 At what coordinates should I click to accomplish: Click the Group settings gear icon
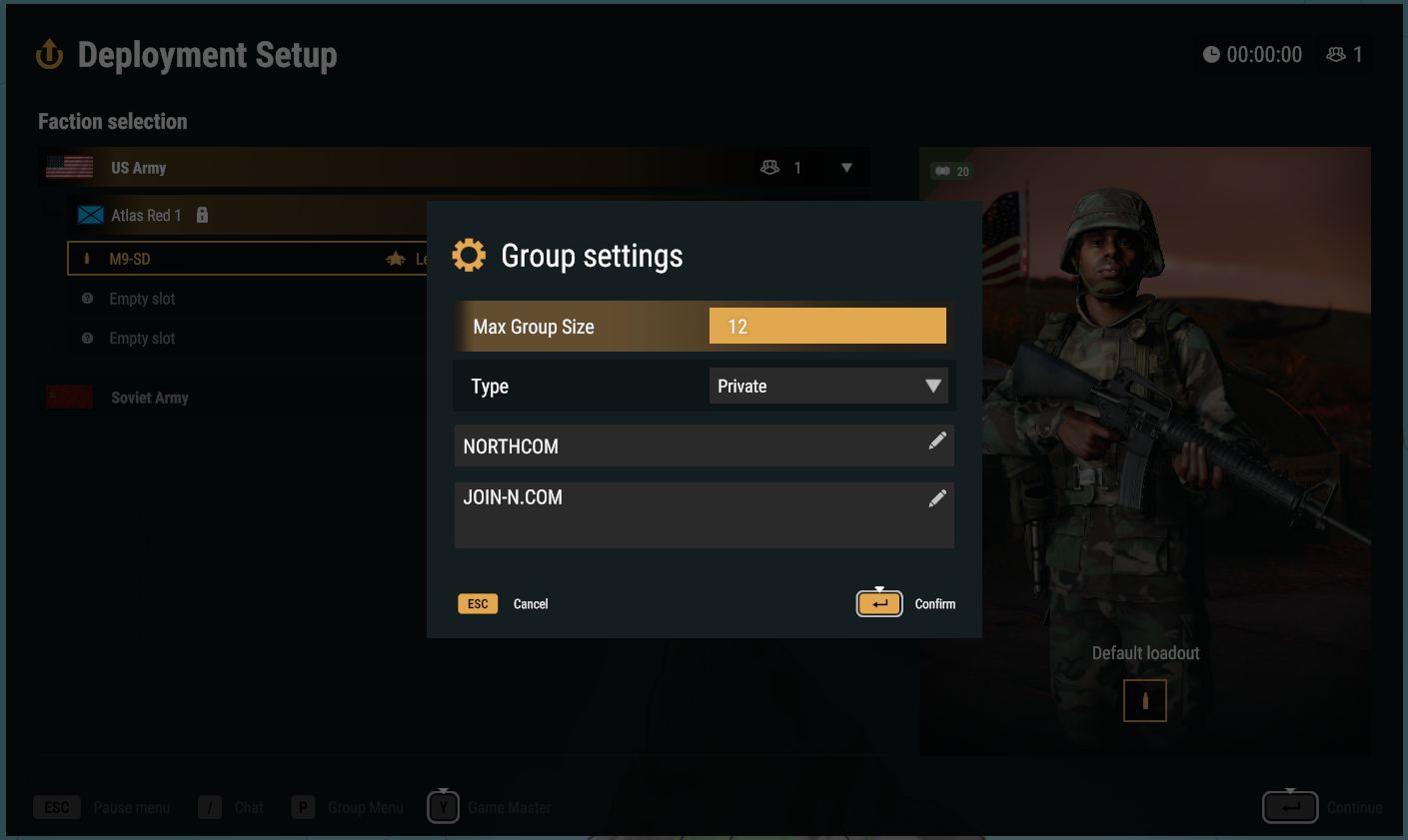tap(469, 255)
